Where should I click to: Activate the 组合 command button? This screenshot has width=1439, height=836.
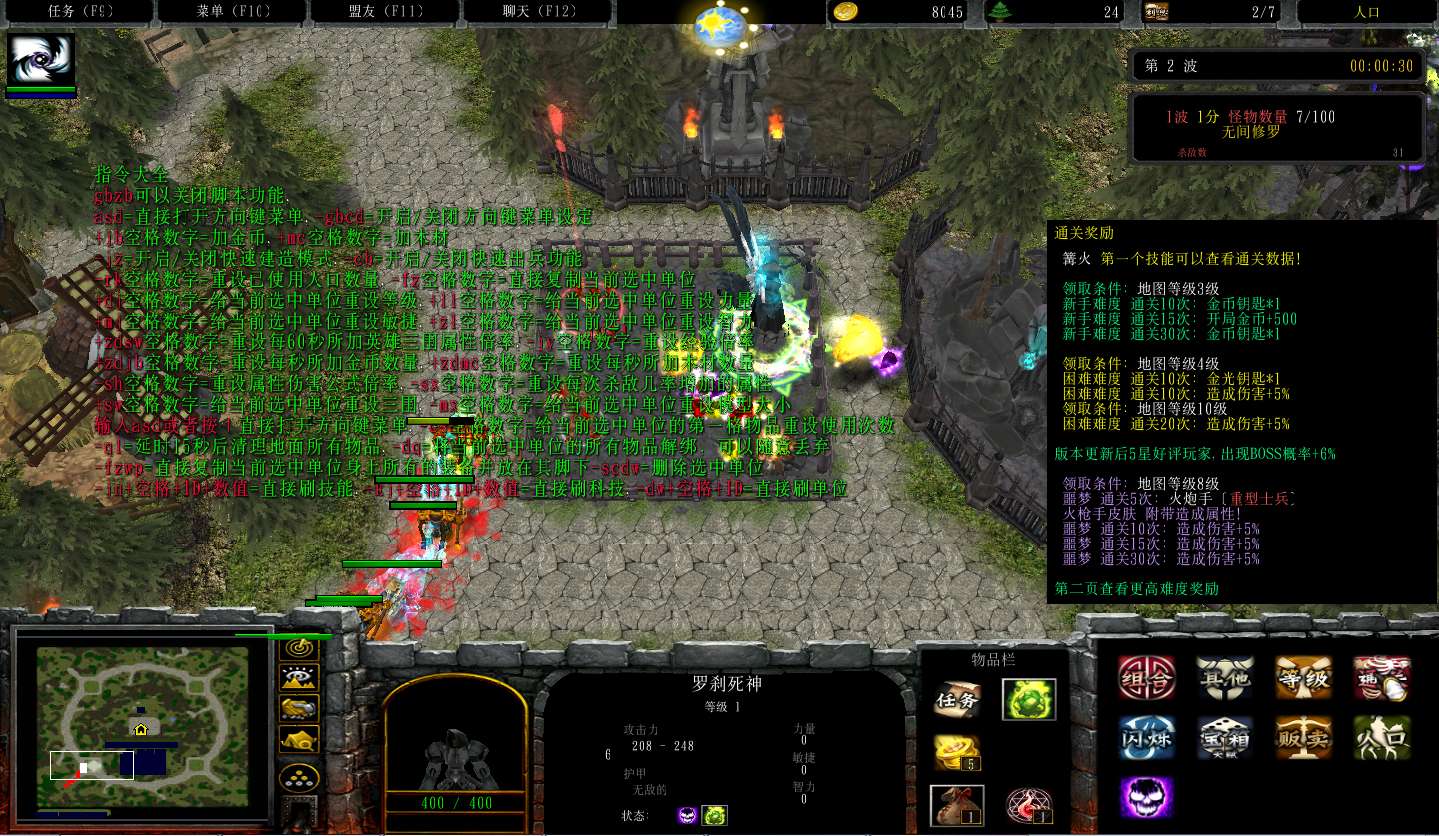point(1146,679)
